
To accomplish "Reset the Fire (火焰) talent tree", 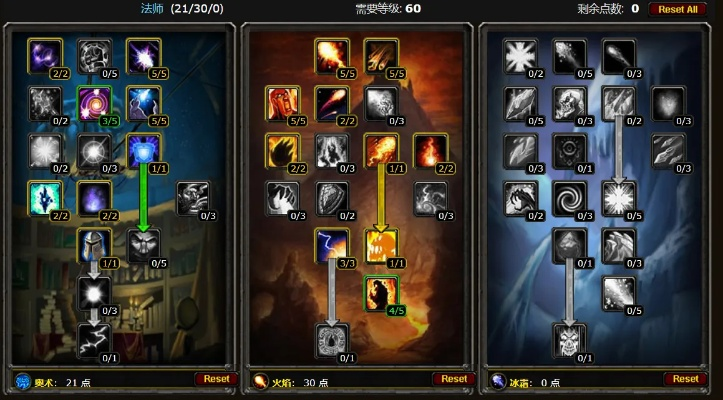I will [x=454, y=379].
